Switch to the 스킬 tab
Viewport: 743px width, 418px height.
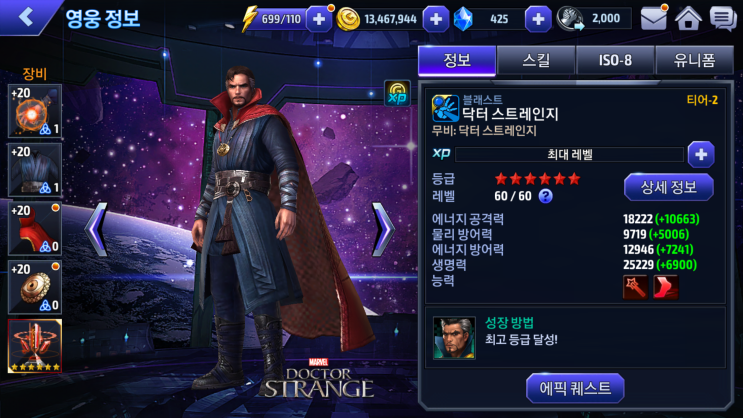(535, 60)
